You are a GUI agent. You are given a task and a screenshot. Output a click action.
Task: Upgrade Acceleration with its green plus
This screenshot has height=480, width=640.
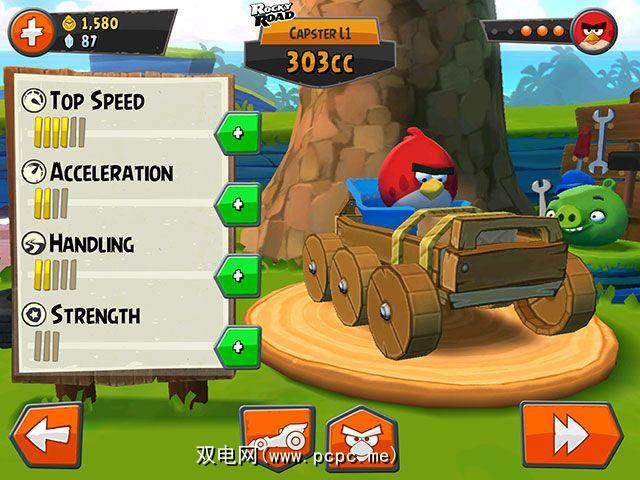click(x=237, y=204)
